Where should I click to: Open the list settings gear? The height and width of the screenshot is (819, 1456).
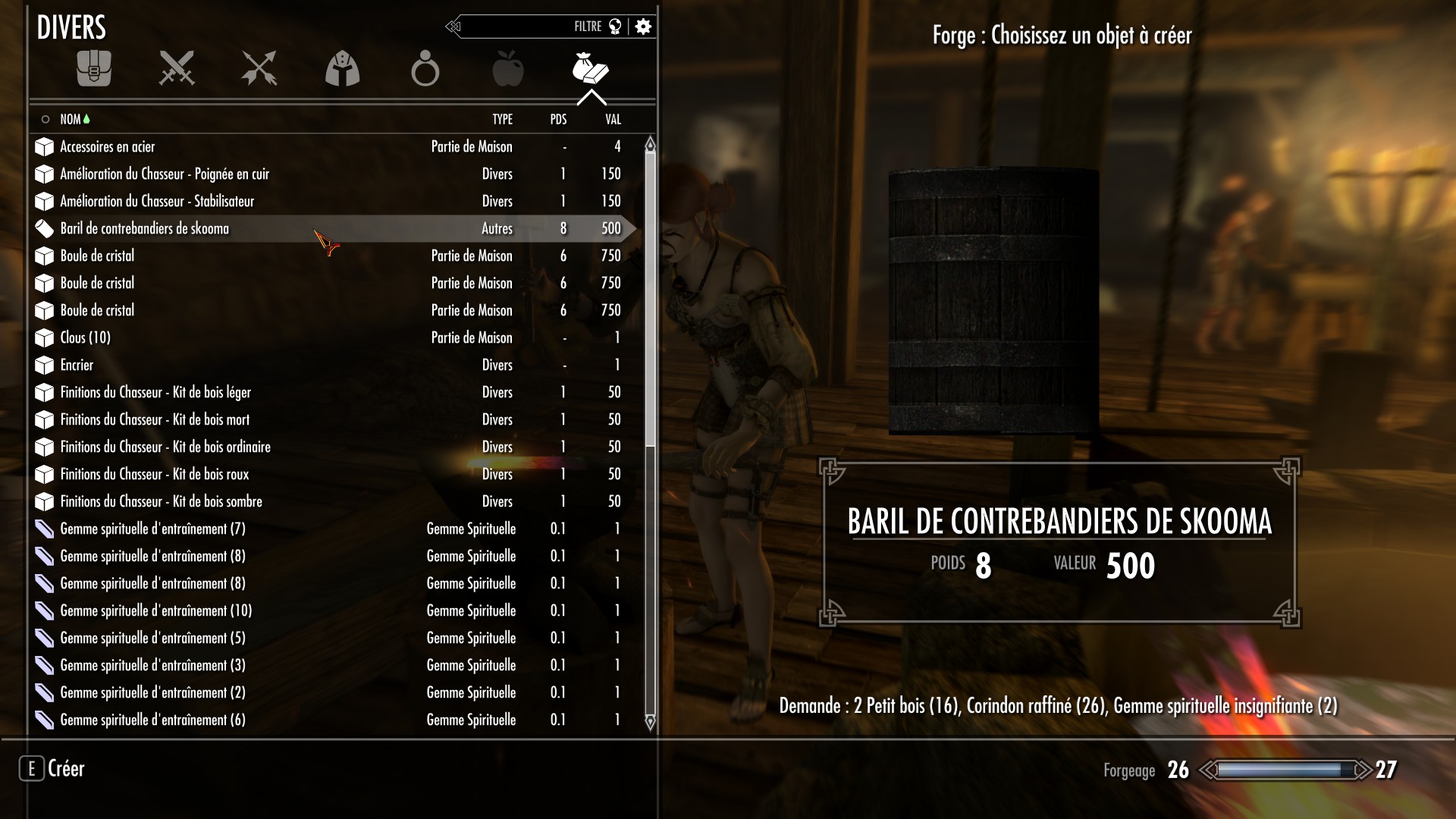coord(643,27)
